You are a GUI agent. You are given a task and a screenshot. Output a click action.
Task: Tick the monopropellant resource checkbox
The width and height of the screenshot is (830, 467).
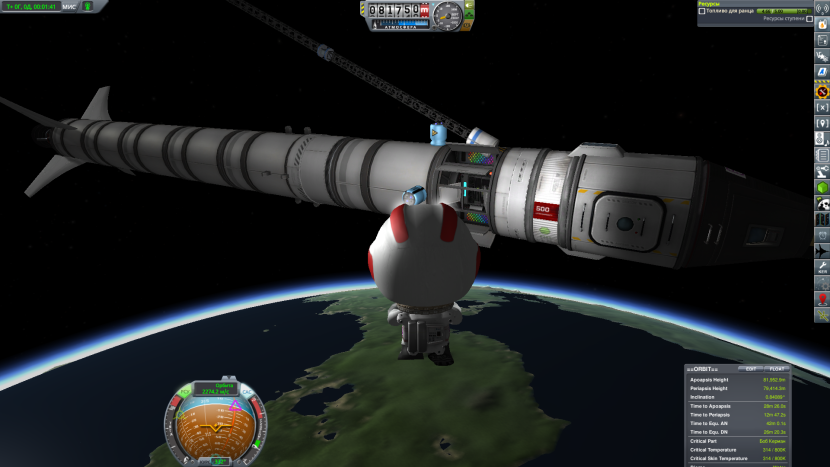[x=702, y=11]
